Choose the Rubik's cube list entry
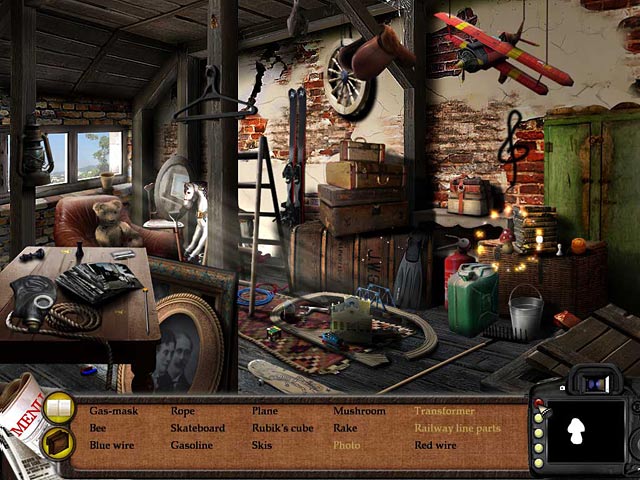Screen dimensions: 640x480 tap(284, 428)
